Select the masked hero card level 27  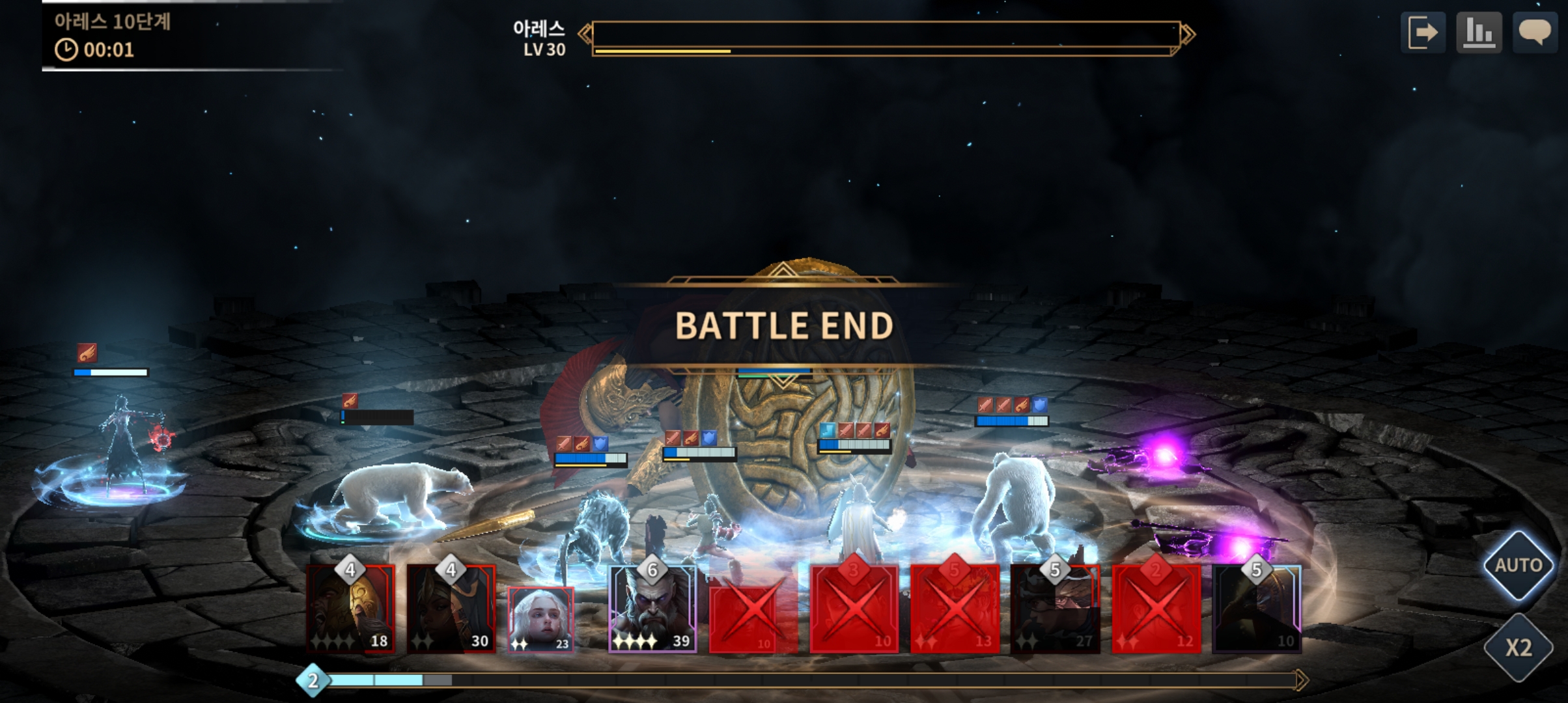pyautogui.click(x=1055, y=609)
